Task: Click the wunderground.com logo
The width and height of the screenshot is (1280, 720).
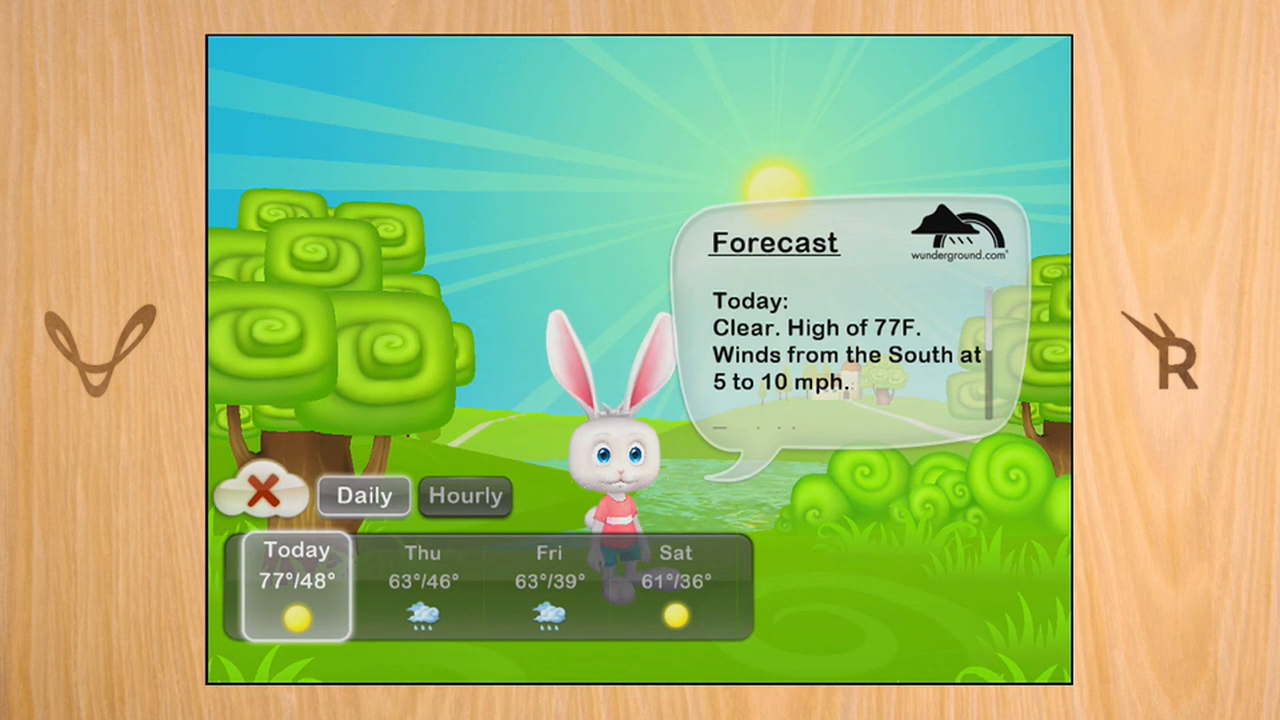Action: tap(958, 232)
